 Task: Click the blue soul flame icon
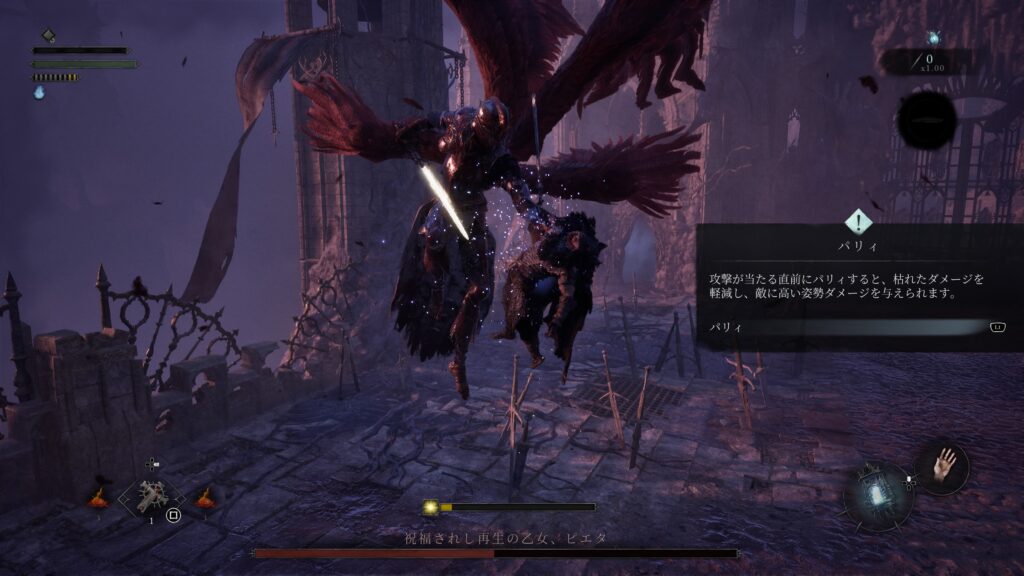click(40, 92)
